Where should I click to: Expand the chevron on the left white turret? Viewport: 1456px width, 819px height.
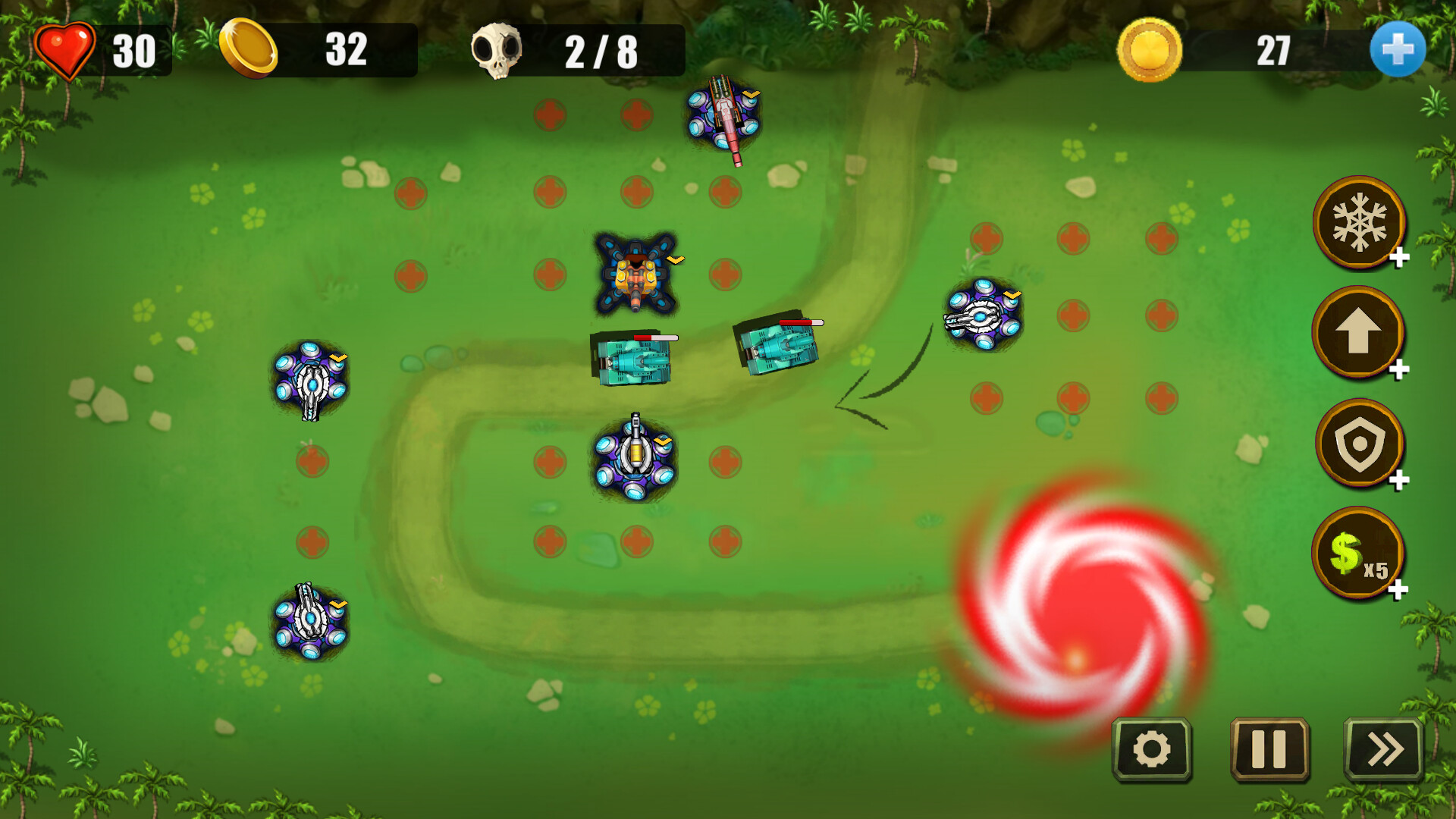tap(338, 359)
